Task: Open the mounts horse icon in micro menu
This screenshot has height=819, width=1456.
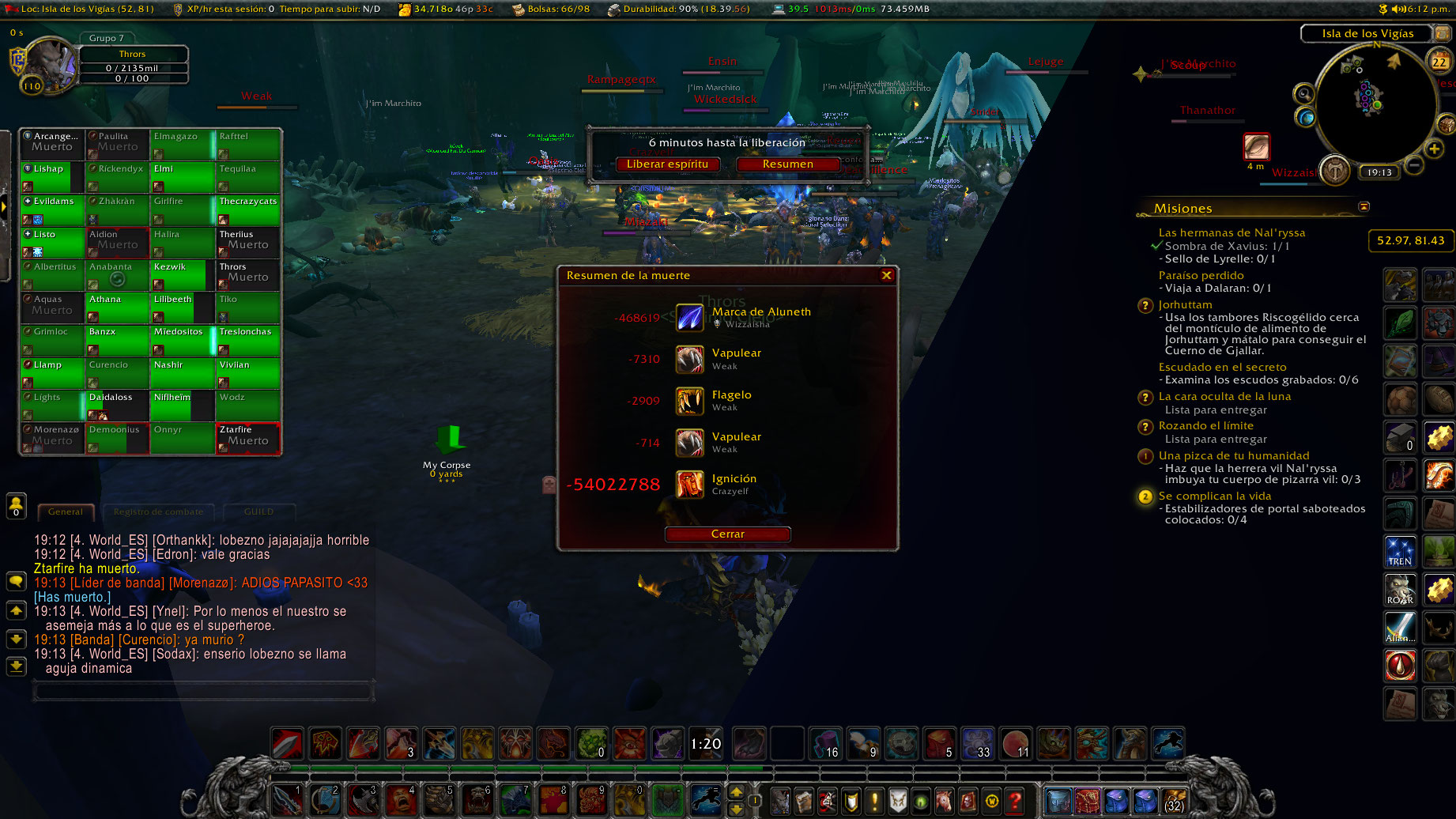Action: (944, 801)
